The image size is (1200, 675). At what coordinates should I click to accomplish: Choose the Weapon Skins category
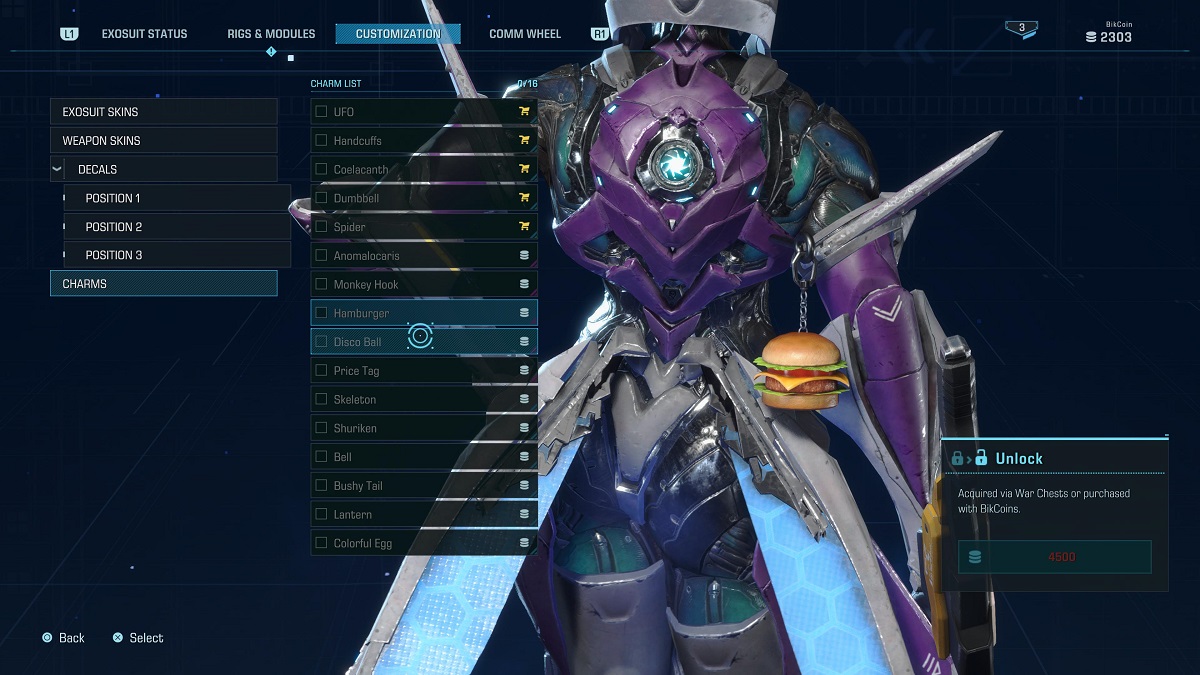click(x=163, y=141)
